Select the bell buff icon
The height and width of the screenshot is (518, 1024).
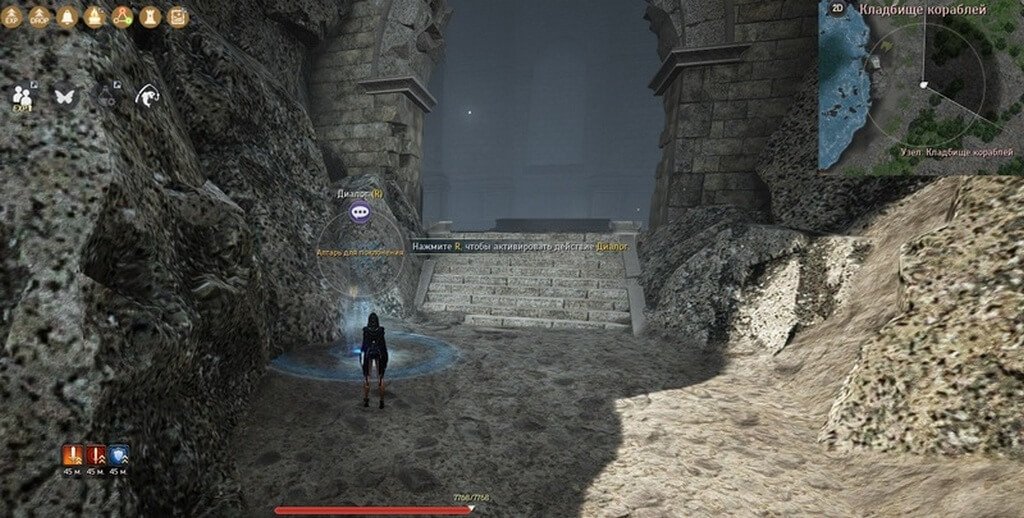coord(68,17)
